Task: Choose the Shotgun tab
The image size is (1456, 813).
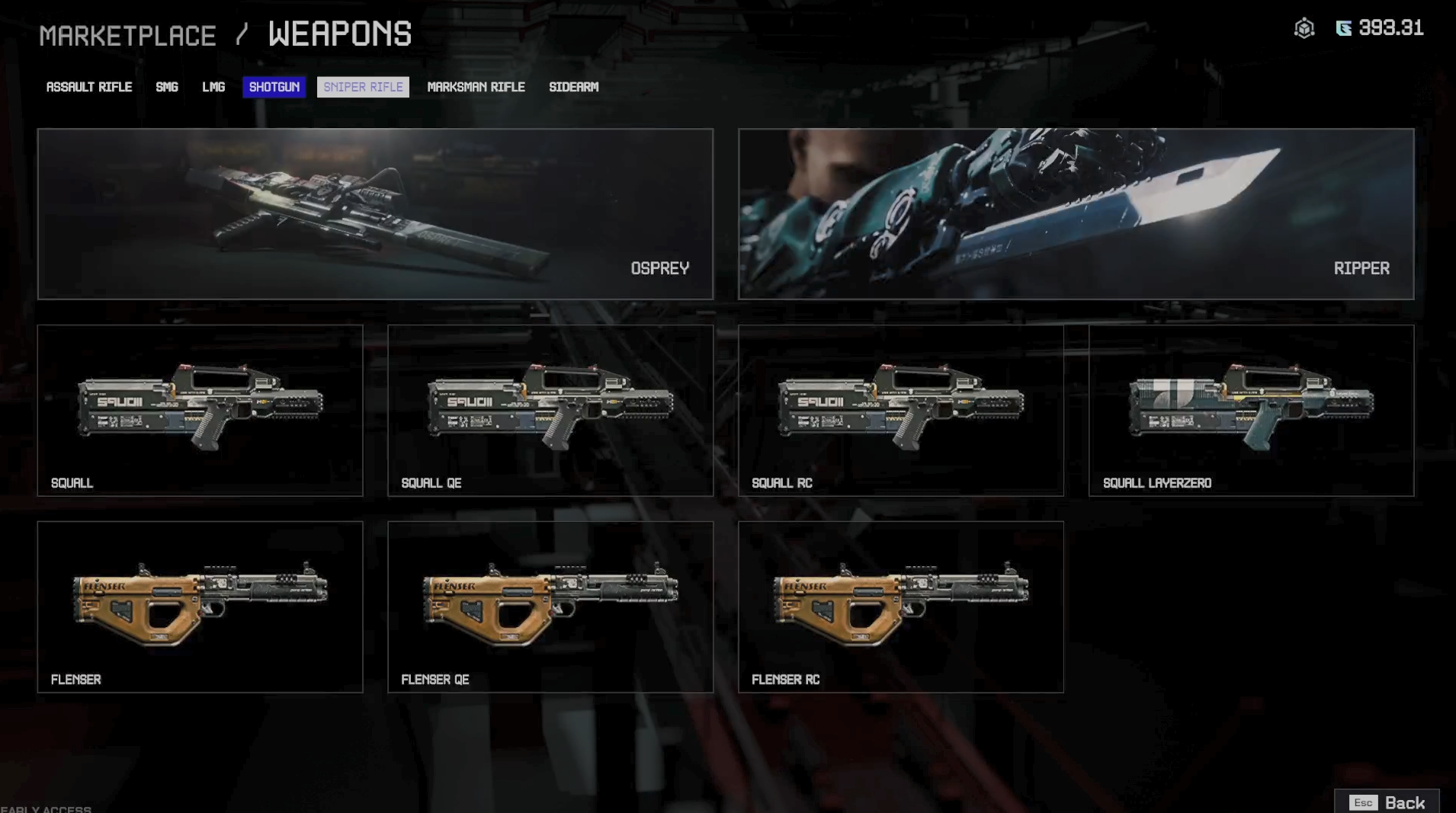Action: [x=274, y=87]
